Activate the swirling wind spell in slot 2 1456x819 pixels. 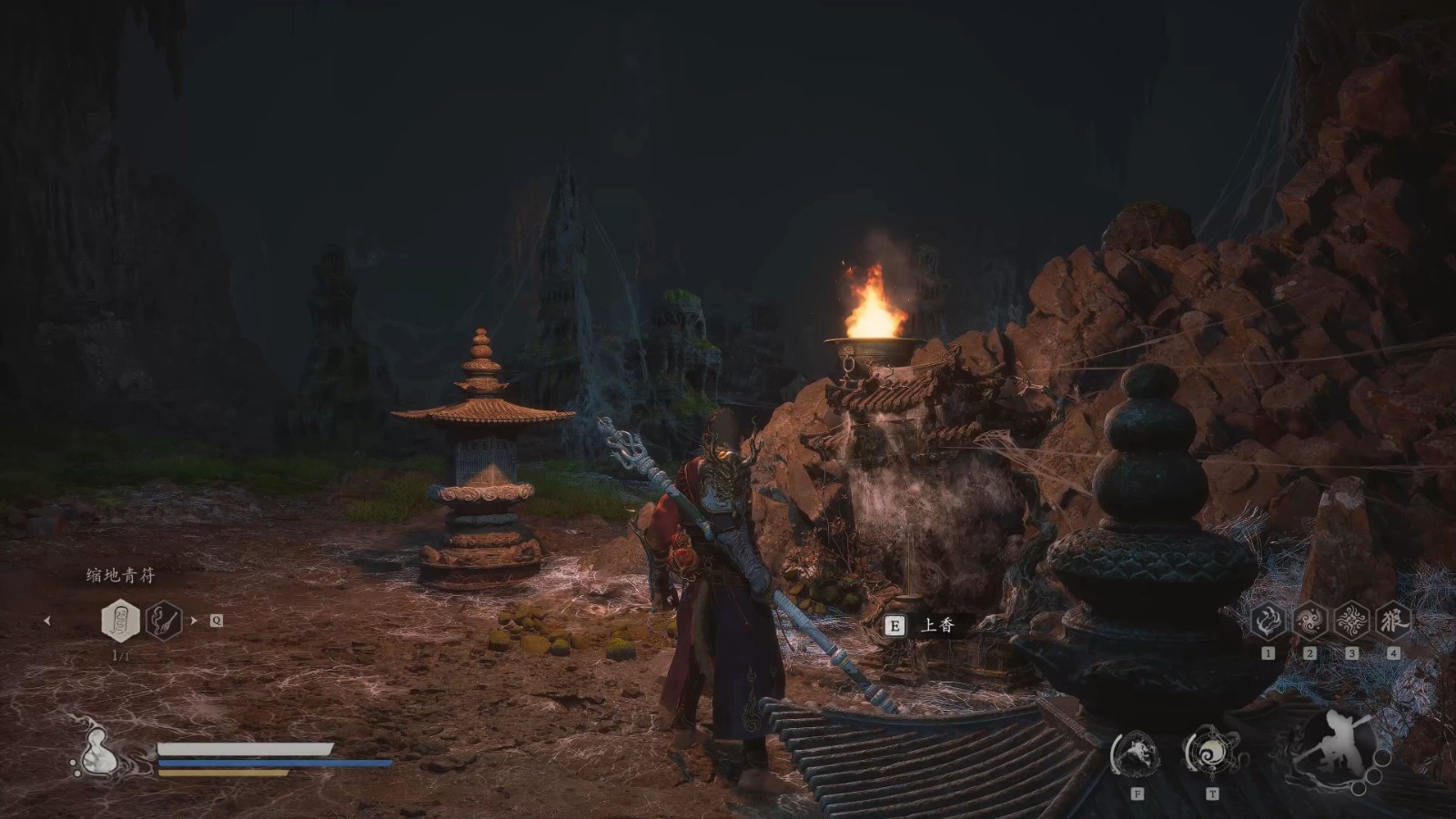[1310, 622]
